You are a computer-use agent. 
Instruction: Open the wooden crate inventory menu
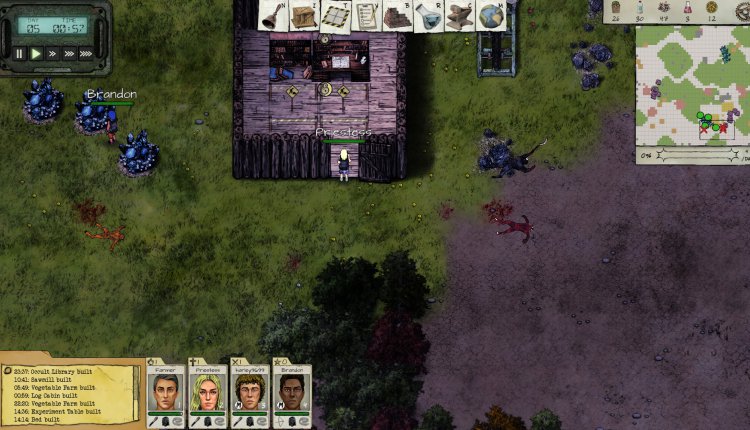[304, 15]
